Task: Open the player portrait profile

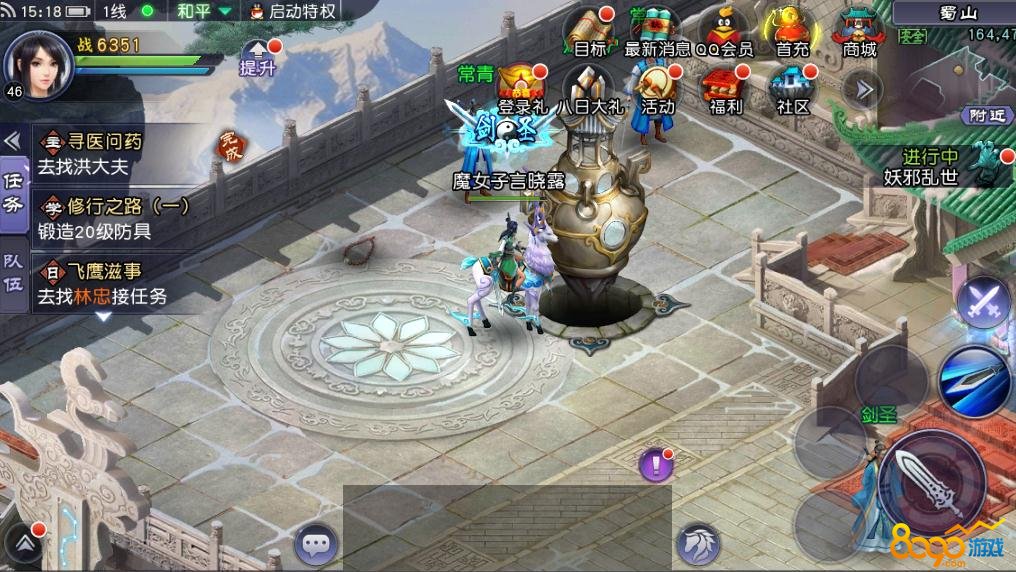Action: pos(38,62)
